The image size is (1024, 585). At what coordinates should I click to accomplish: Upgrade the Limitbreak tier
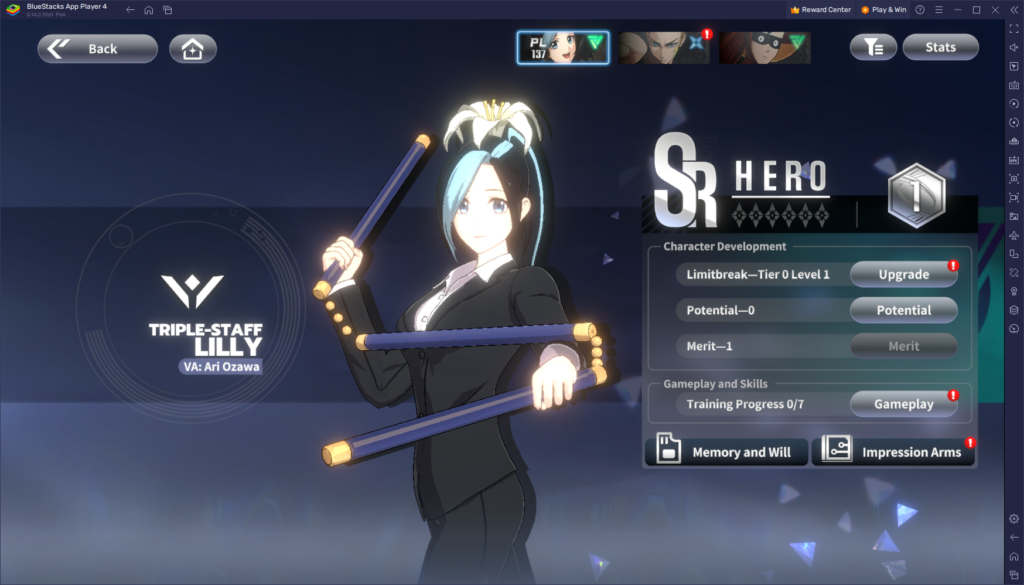(903, 274)
